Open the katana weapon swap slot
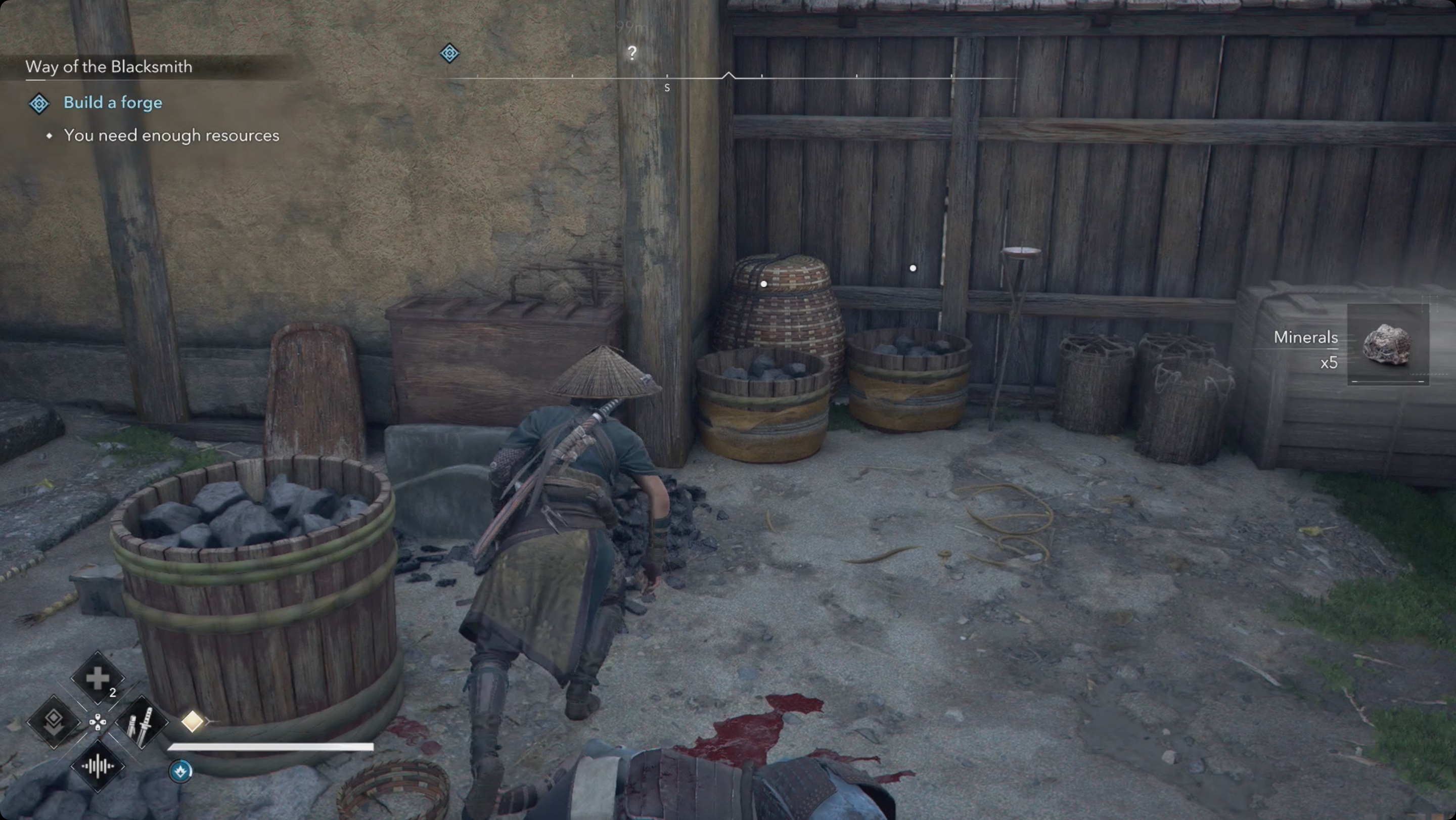Image resolution: width=1456 pixels, height=820 pixels. [141, 721]
